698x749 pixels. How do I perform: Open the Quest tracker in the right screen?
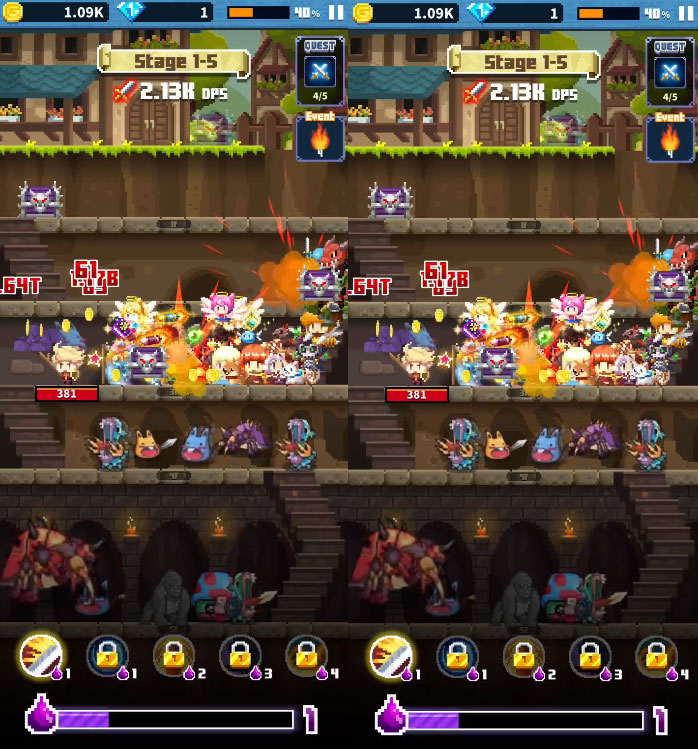pyautogui.click(x=670, y=71)
